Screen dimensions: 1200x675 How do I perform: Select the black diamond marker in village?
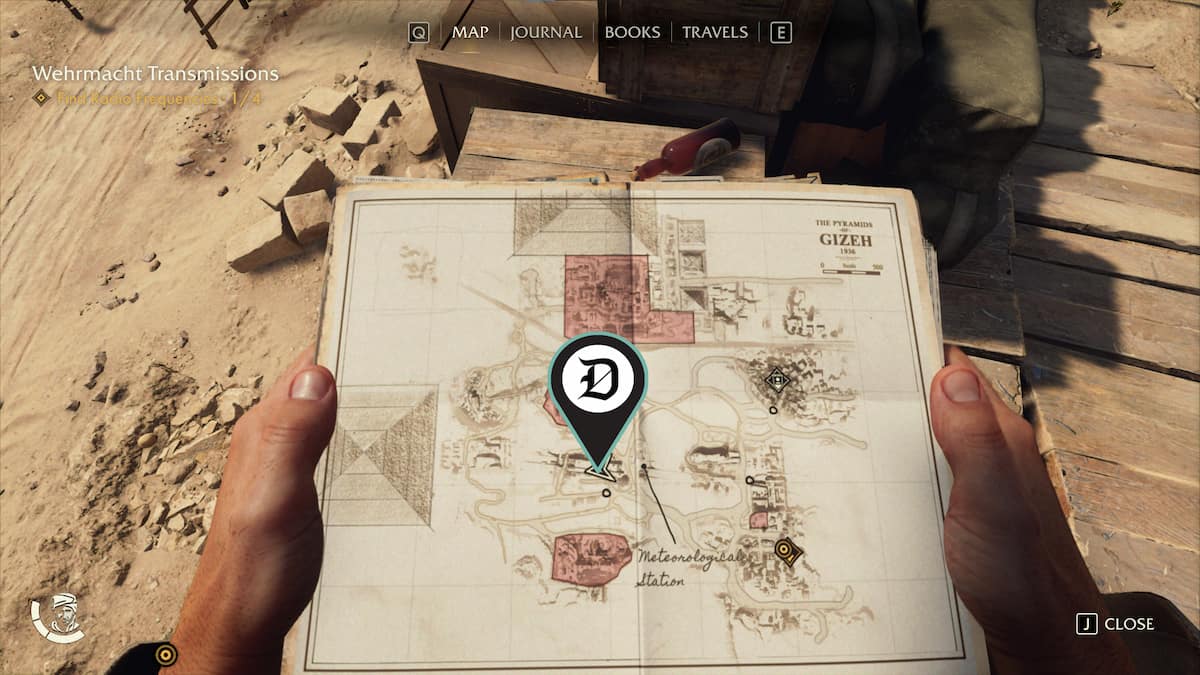pyautogui.click(x=776, y=379)
